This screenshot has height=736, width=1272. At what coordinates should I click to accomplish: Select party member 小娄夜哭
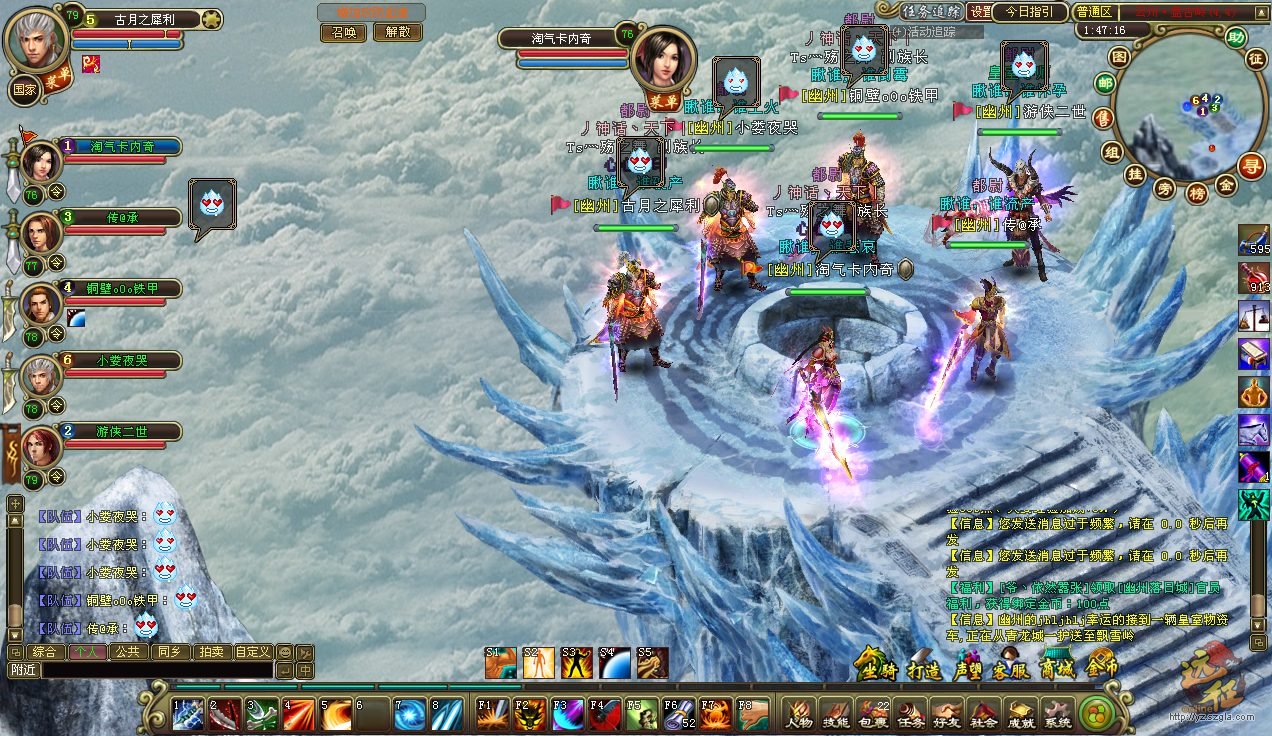pos(122,360)
